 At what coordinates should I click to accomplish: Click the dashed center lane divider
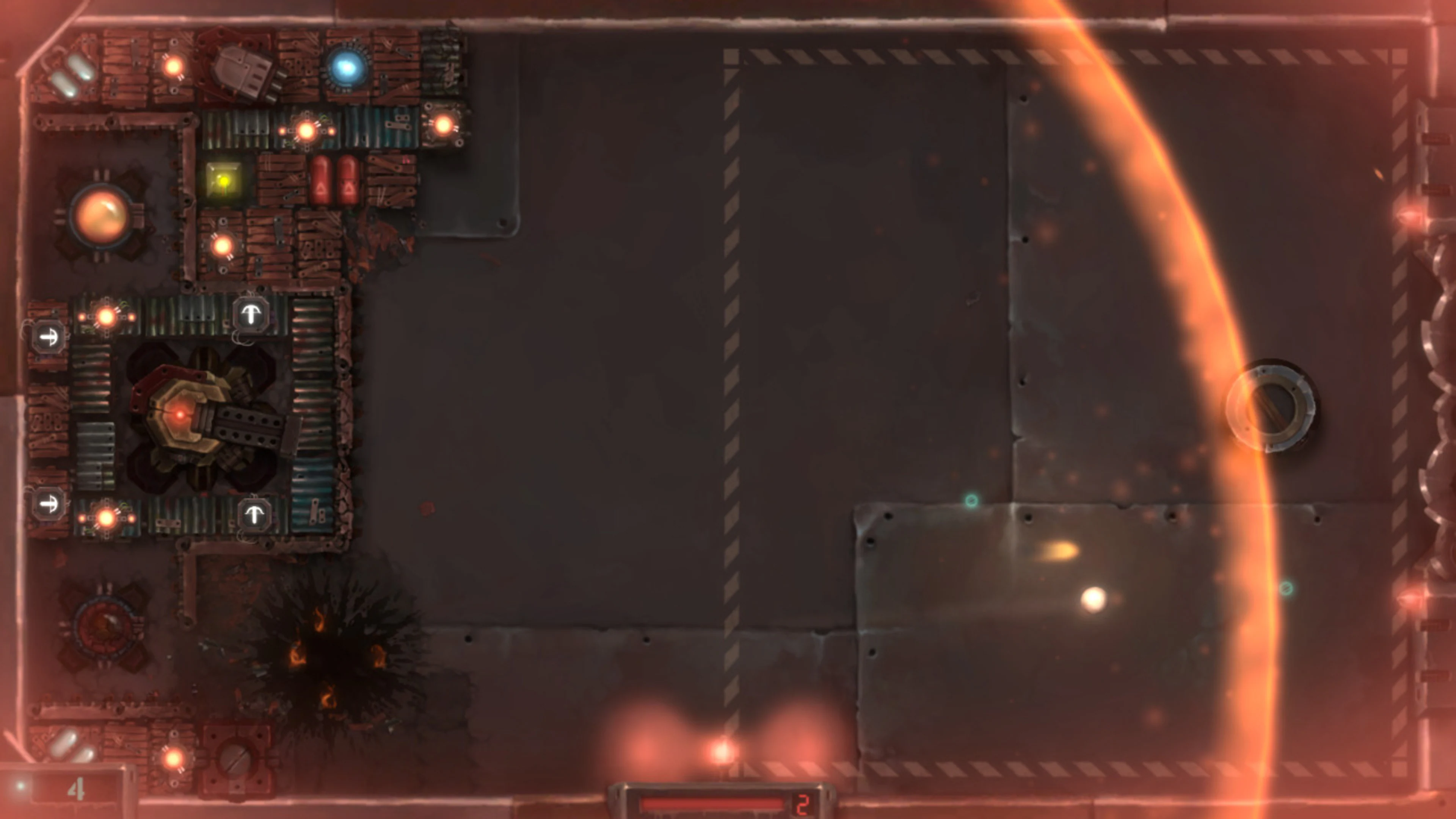pos(732,395)
